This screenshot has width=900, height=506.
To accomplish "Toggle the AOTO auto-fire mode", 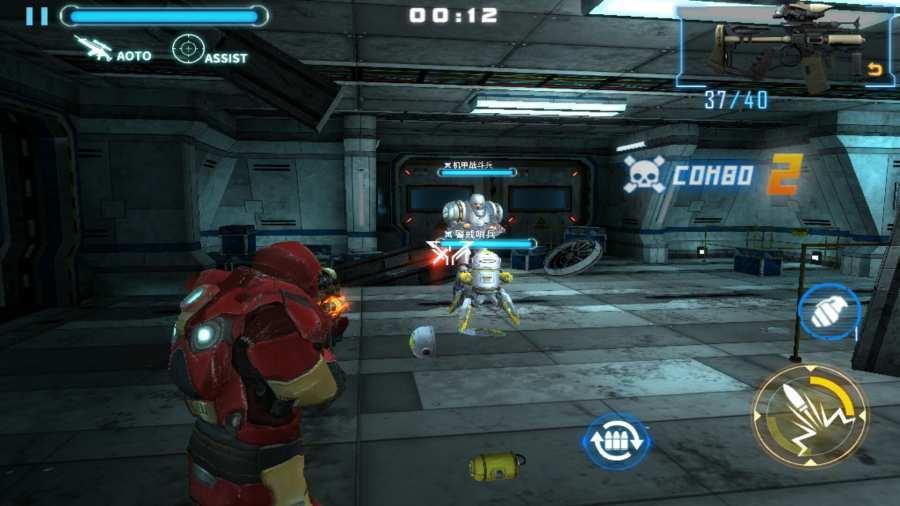I will pyautogui.click(x=113, y=49).
